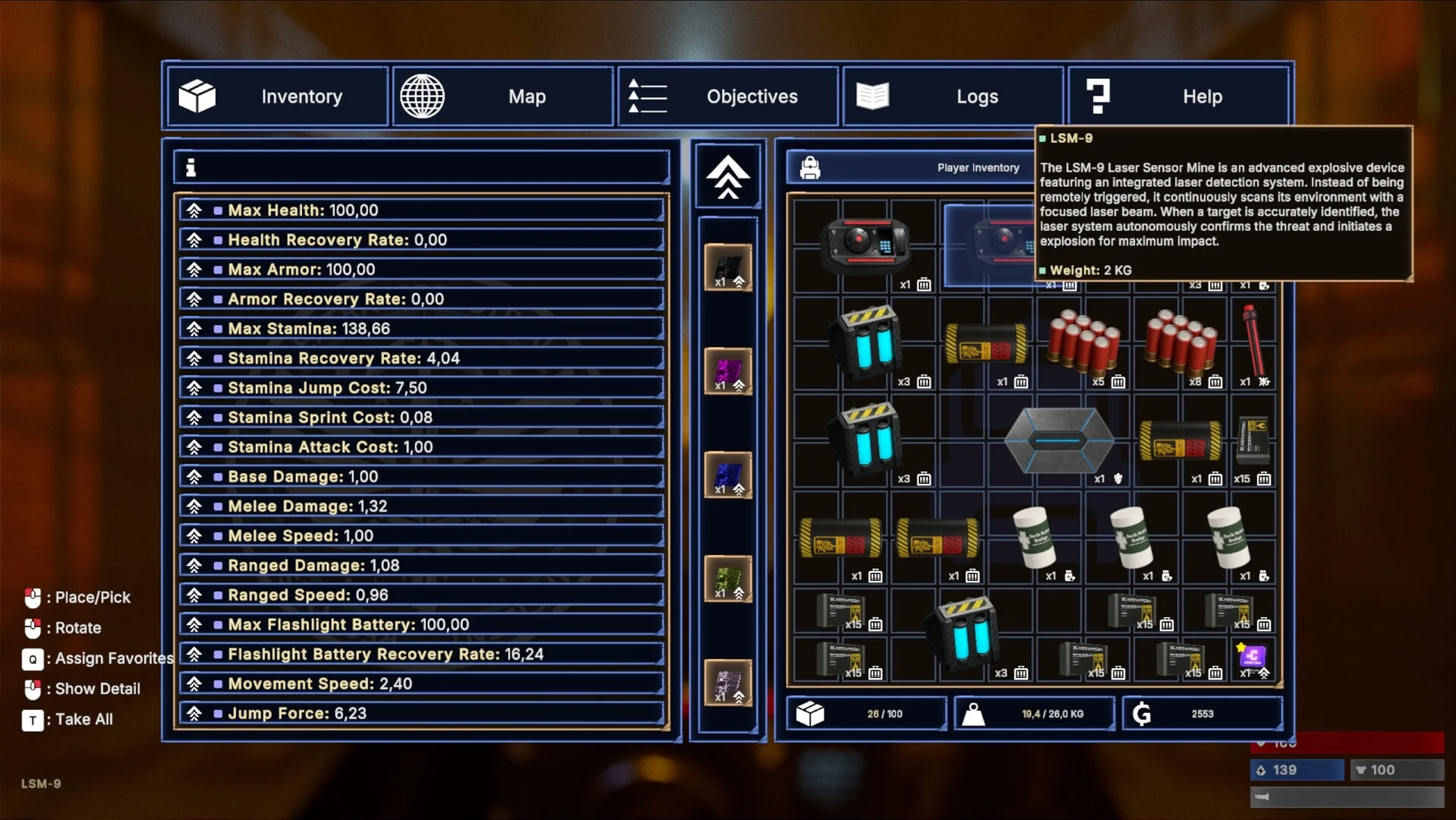
Task: Choose the Max Stamina stat row
Action: (422, 329)
